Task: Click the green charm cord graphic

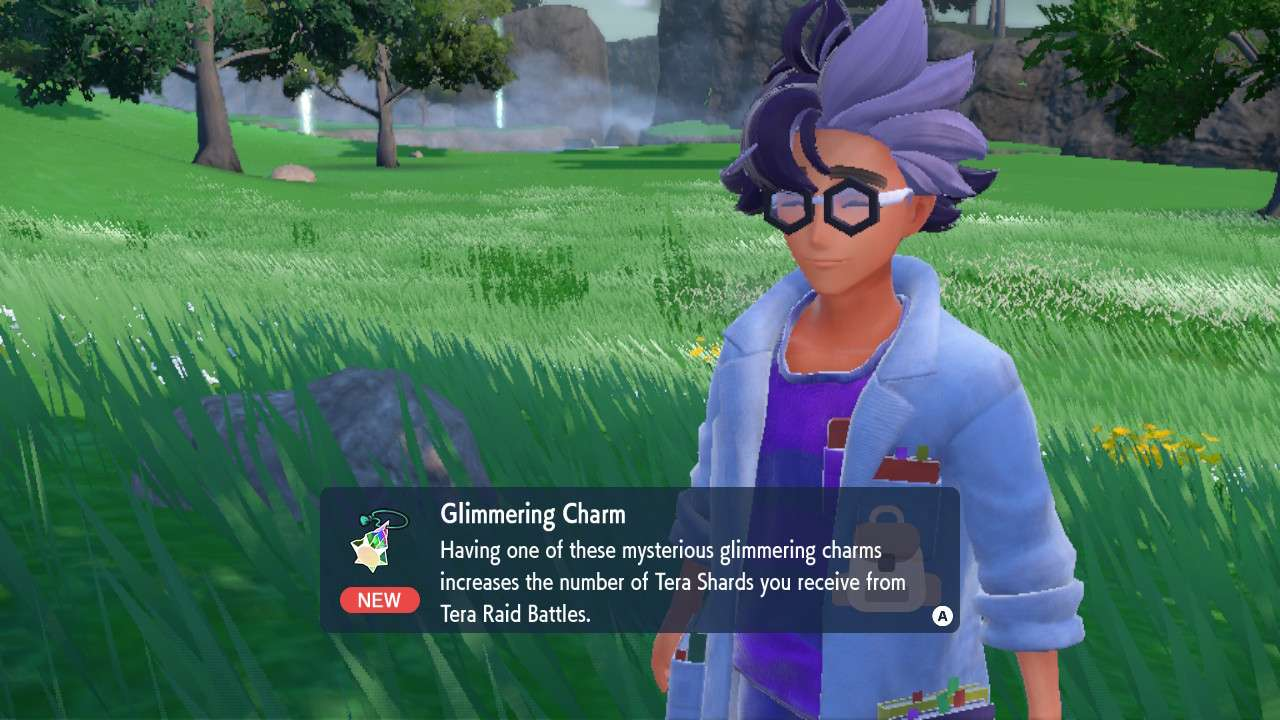Action: (x=390, y=517)
